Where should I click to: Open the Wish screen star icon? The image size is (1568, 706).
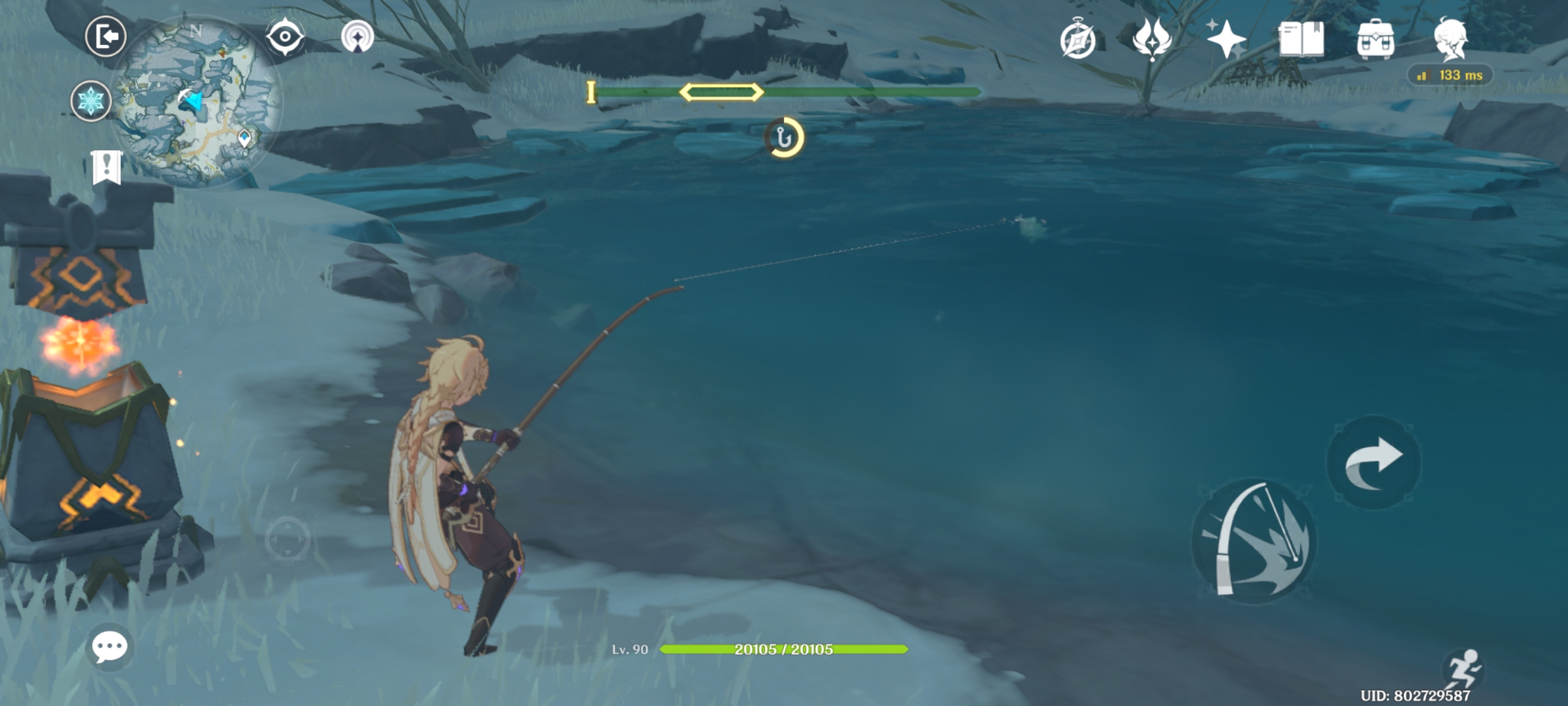coord(1227,41)
